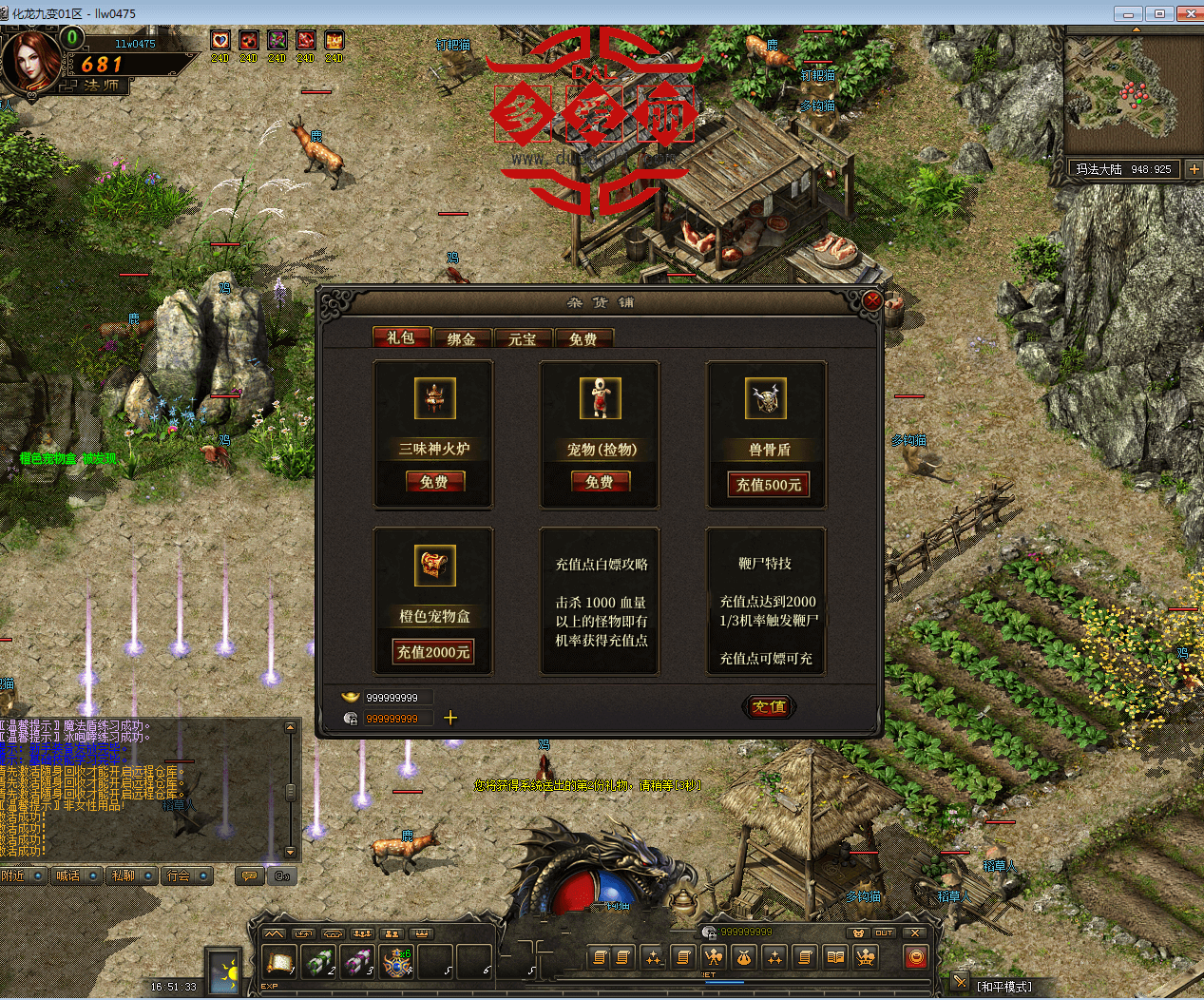This screenshot has width=1204, height=1000.
Task: Switch to the 绑金 tab
Action: (x=462, y=338)
